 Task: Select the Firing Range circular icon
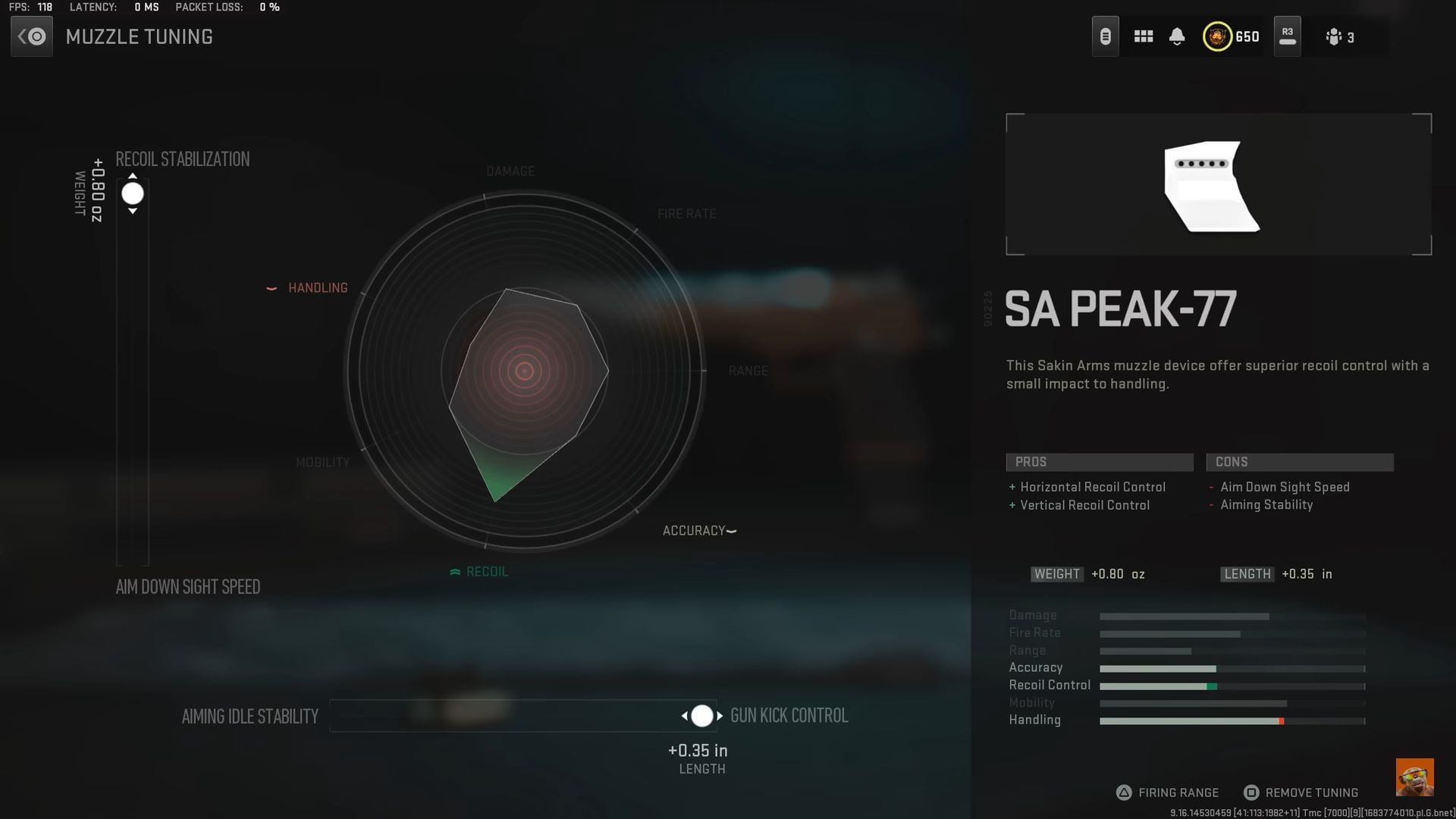click(x=1123, y=792)
